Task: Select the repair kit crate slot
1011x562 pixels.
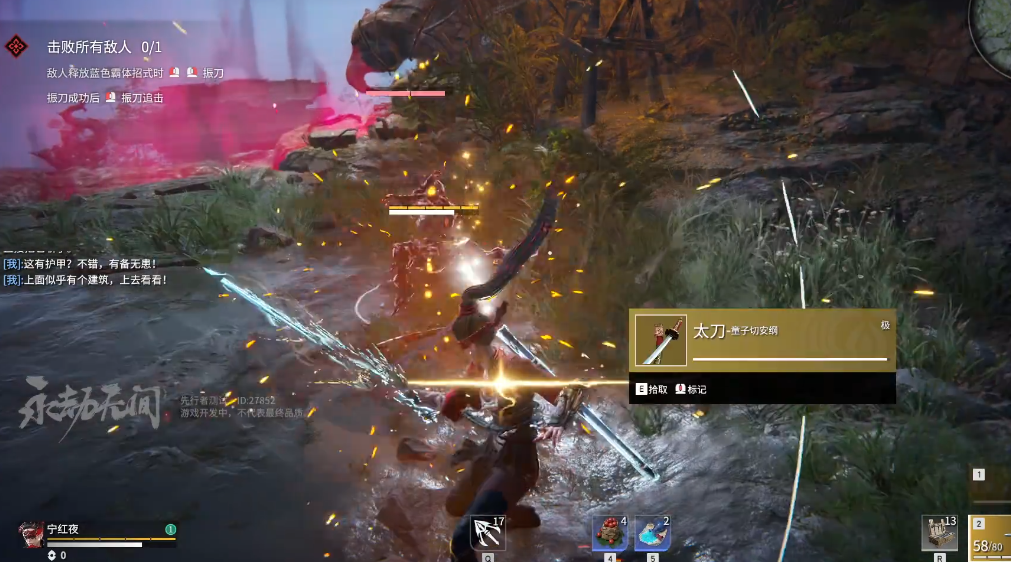Action: (939, 533)
